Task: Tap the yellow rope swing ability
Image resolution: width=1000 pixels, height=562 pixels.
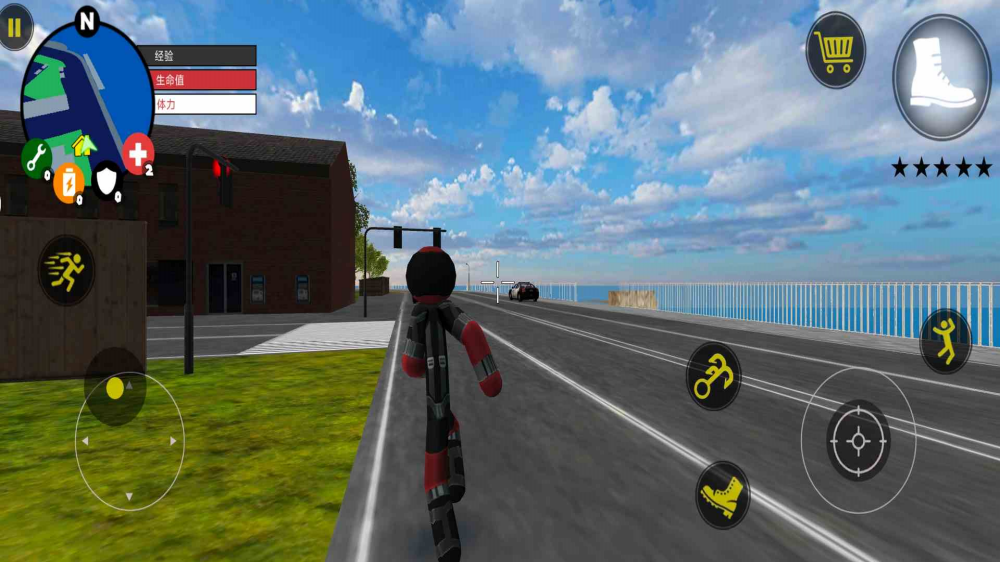Action: coord(713,377)
